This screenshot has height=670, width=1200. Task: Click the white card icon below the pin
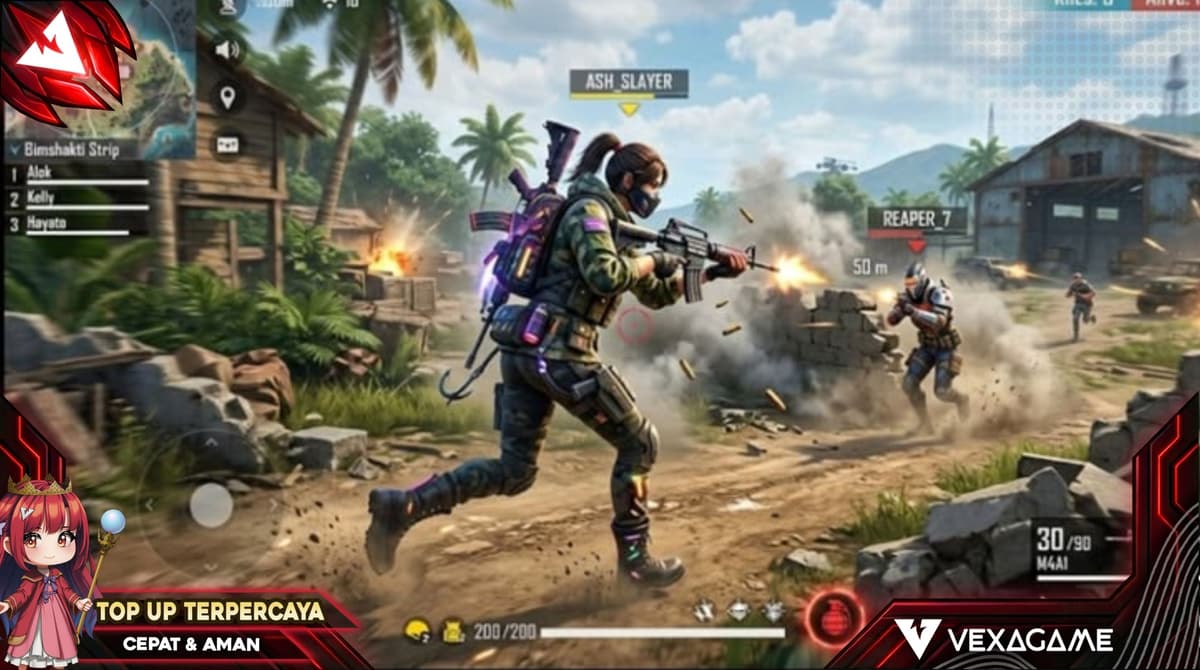pos(229,144)
